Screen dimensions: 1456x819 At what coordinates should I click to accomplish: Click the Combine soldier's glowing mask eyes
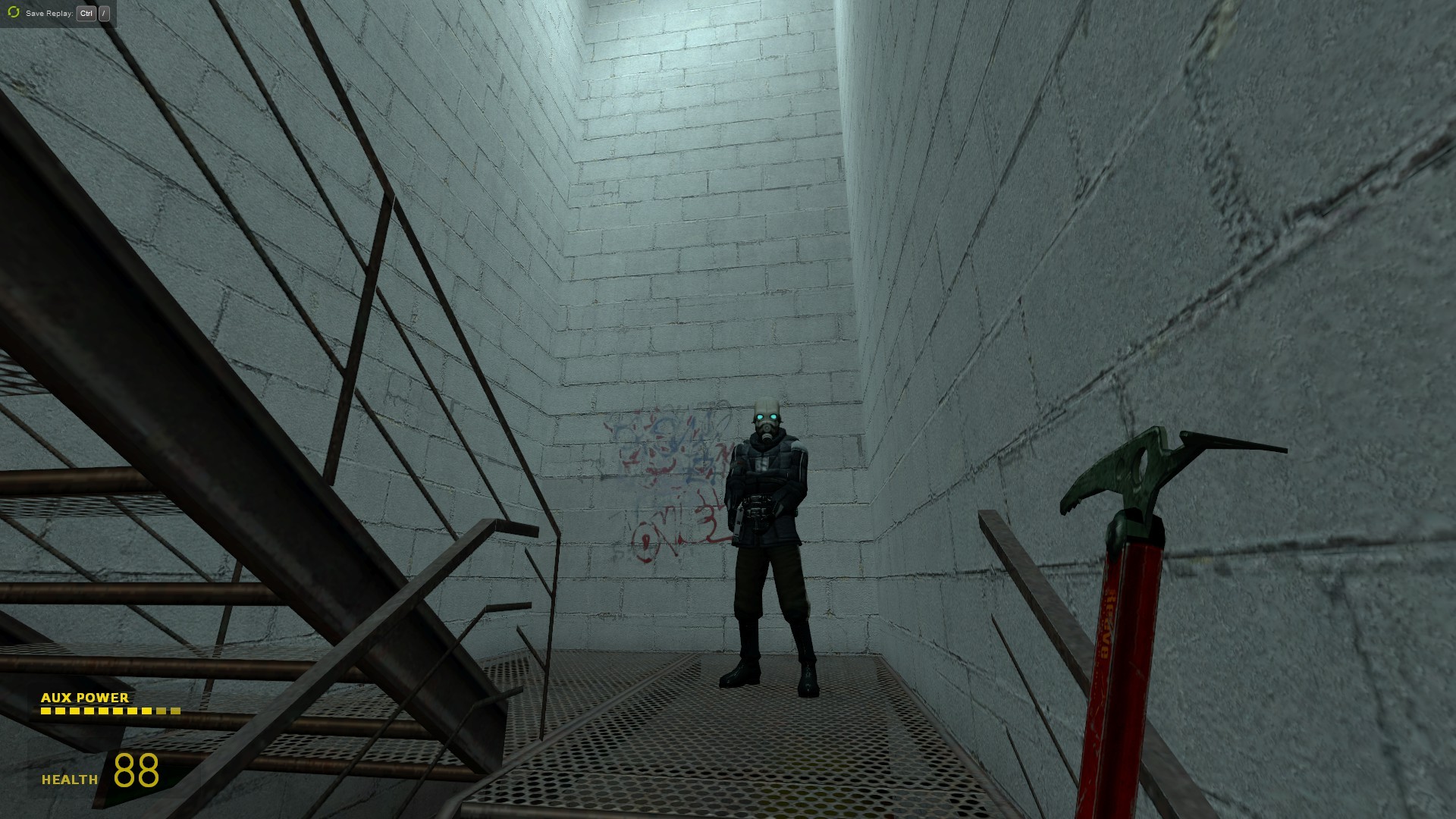click(767, 415)
